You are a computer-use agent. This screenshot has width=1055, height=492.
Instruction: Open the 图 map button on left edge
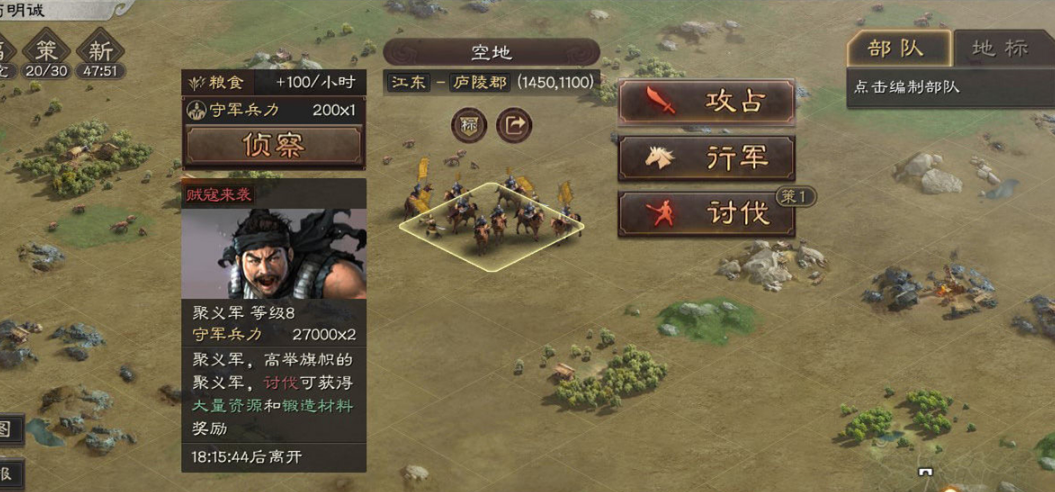coord(7,430)
